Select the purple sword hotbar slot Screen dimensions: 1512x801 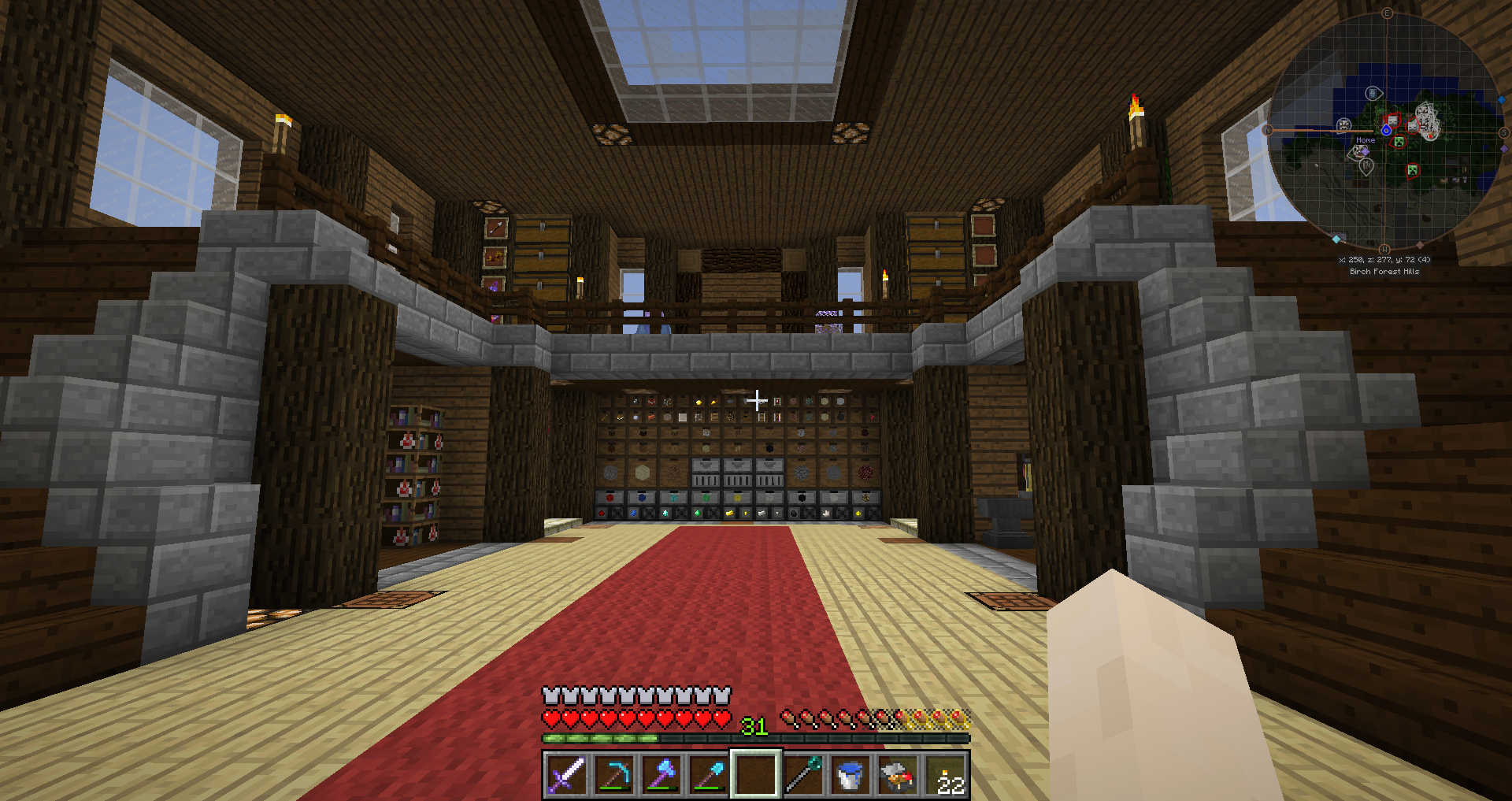coord(566,775)
